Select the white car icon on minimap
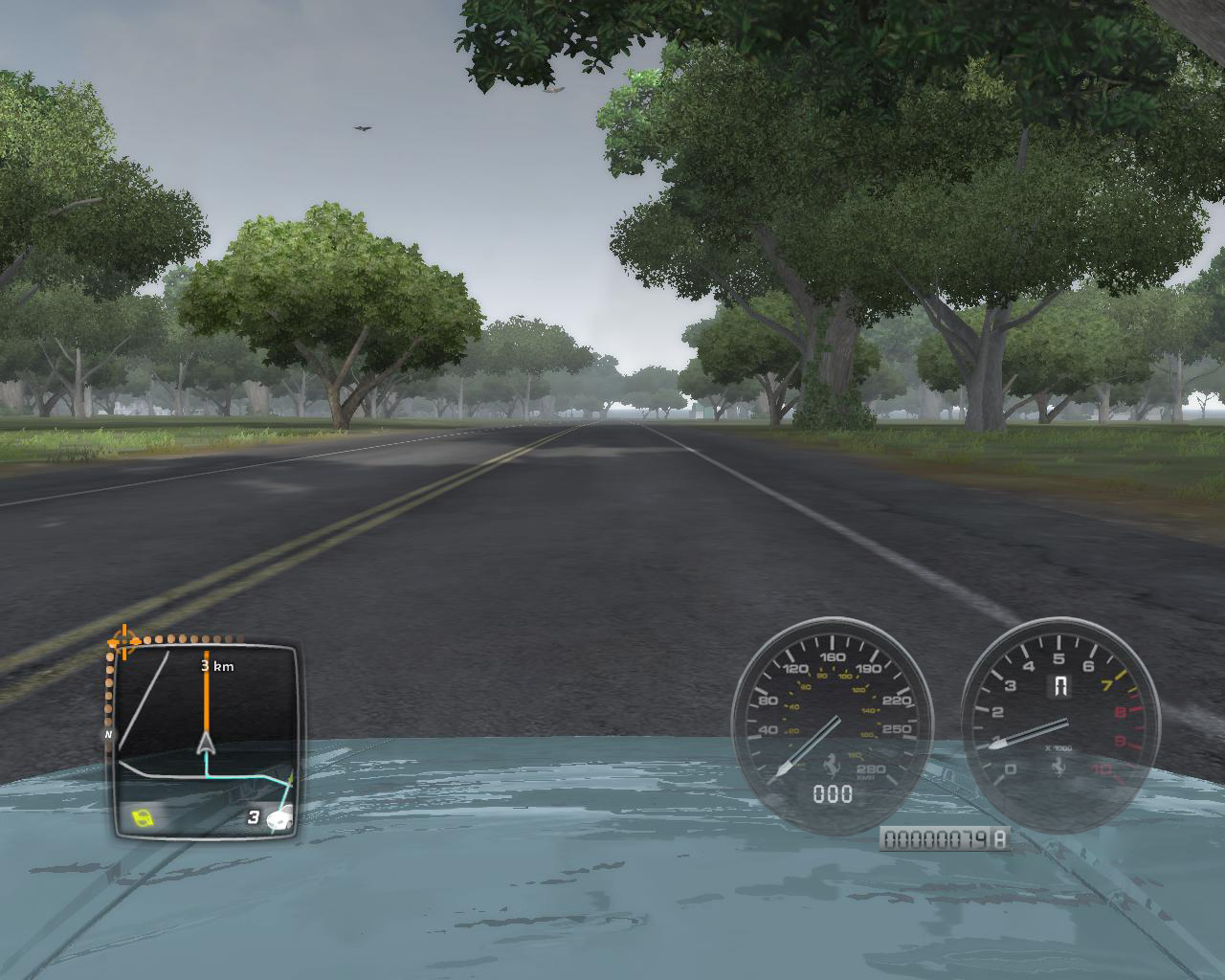Viewport: 1225px width, 980px height. 279,819
